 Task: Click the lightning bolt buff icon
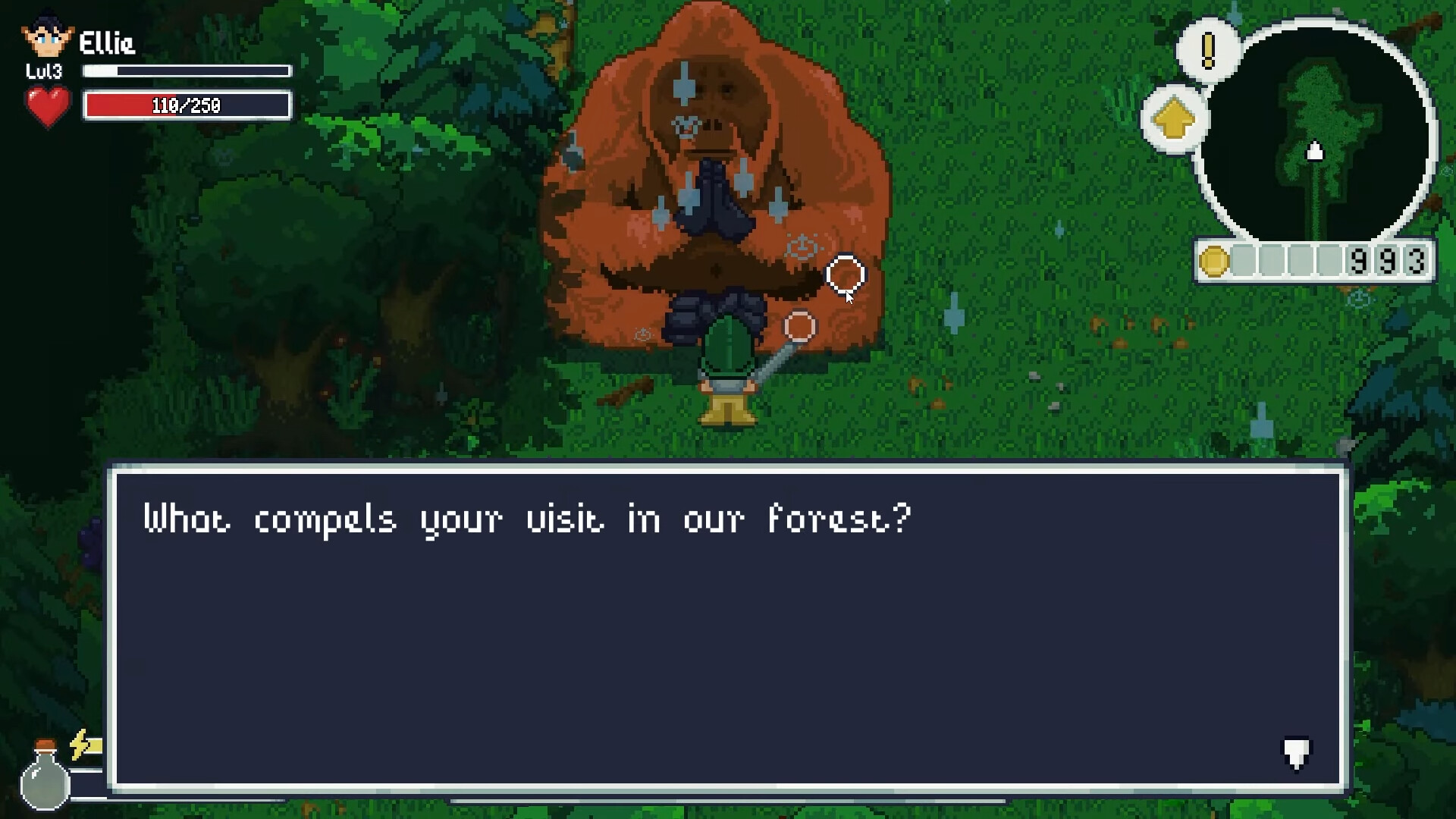point(80,746)
